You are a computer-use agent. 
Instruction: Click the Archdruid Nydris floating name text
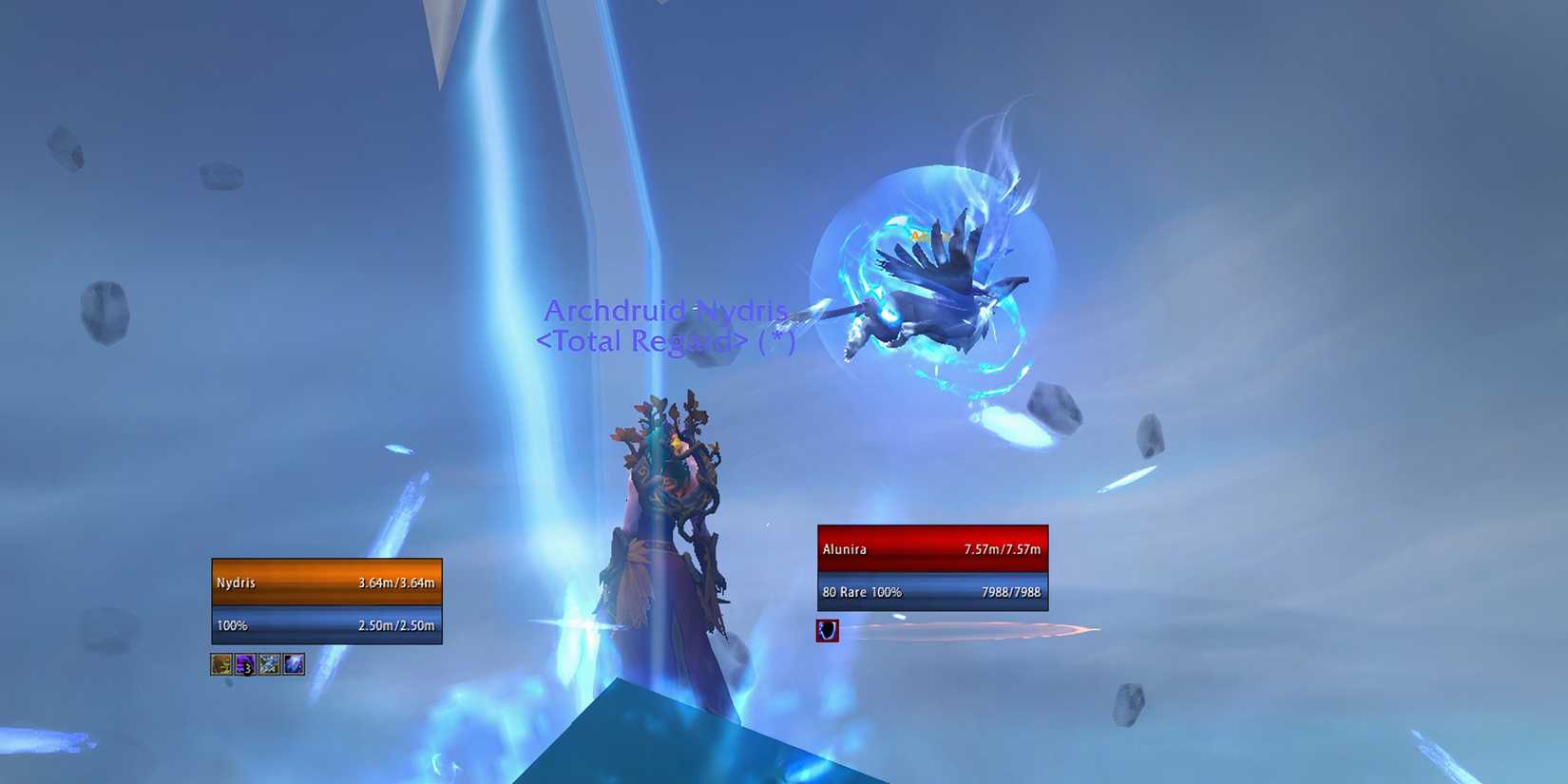665,311
